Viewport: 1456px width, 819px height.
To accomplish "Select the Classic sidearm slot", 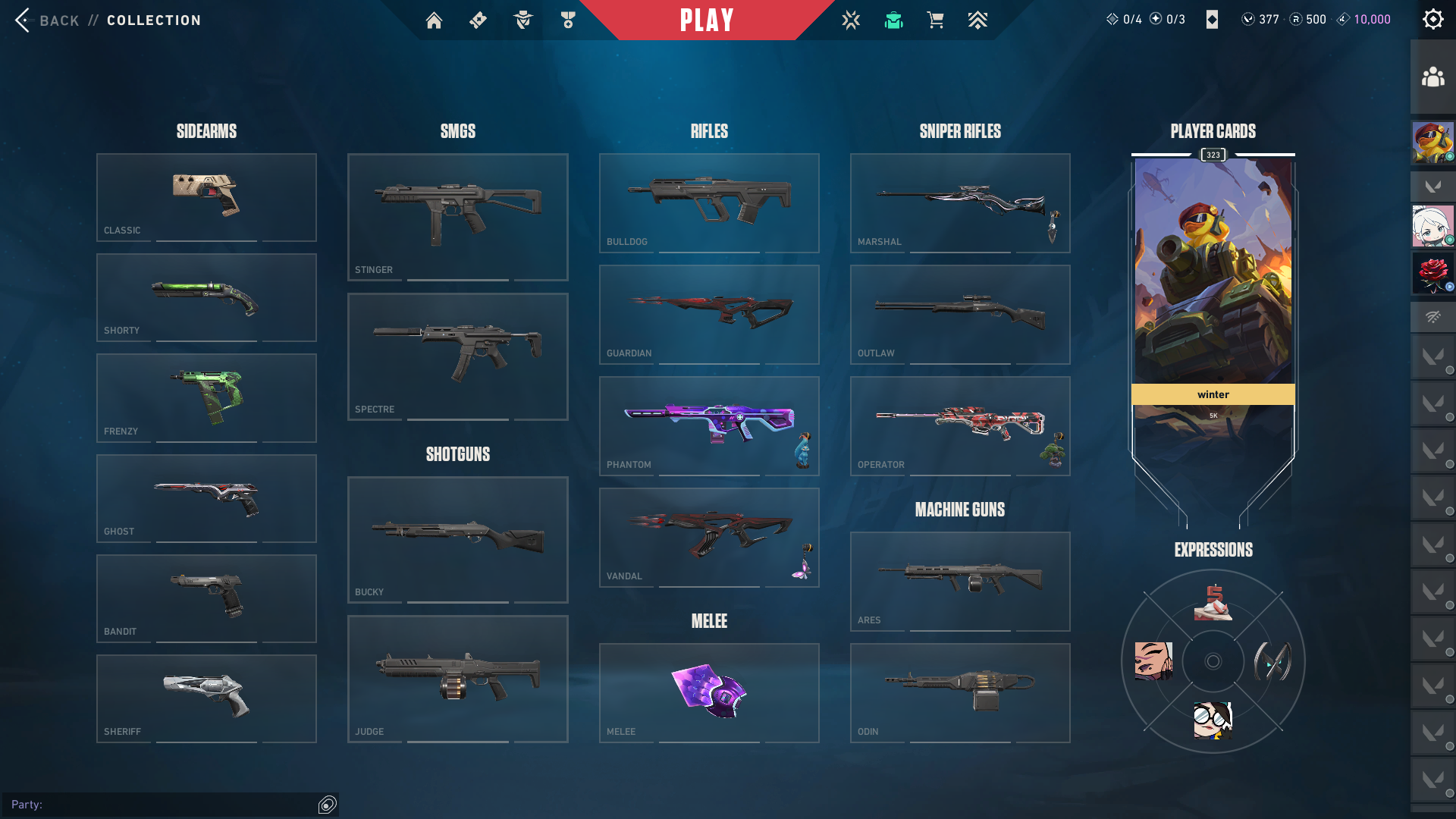I will click(x=206, y=197).
